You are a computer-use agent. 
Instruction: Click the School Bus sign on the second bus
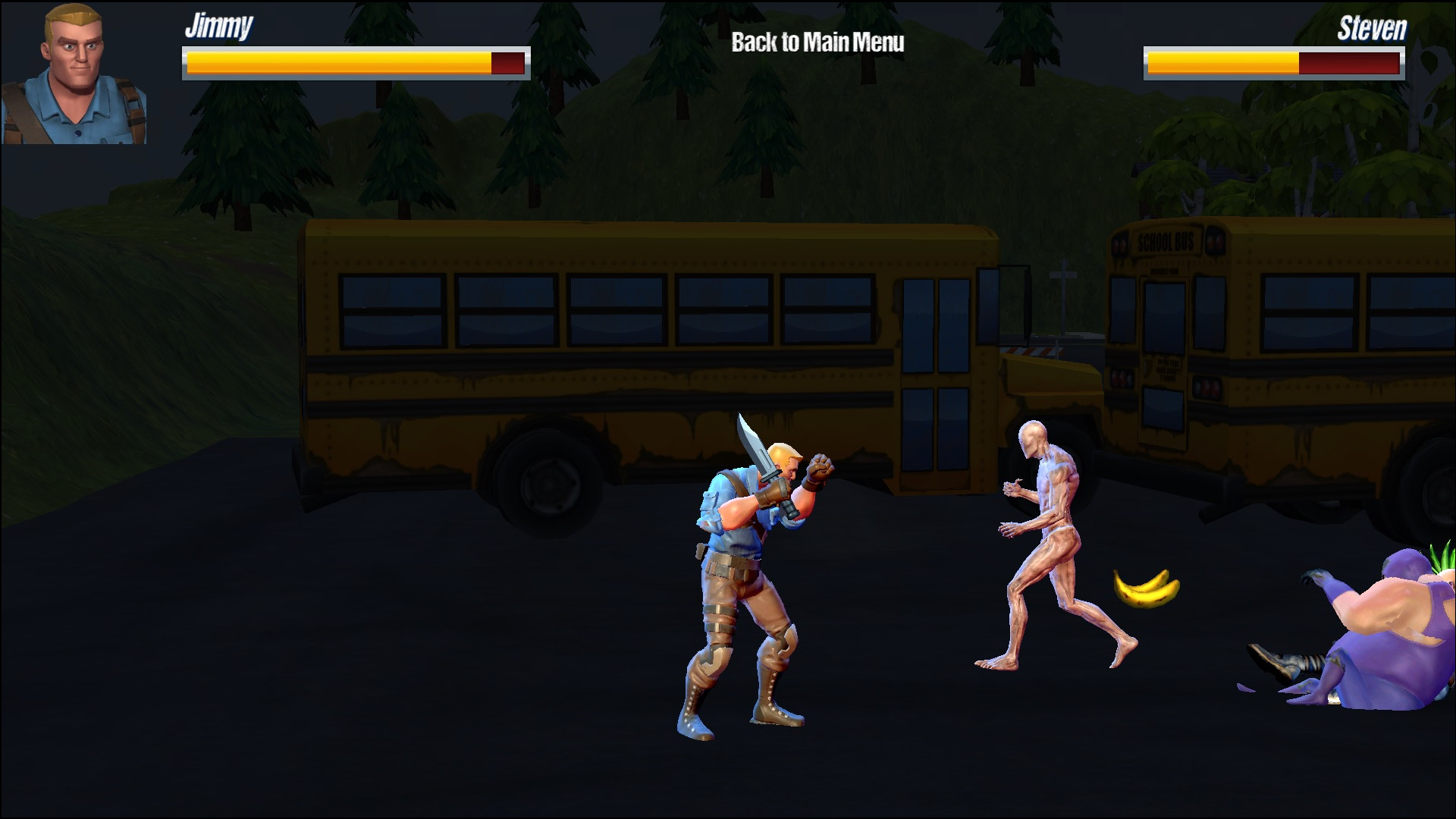[1166, 241]
